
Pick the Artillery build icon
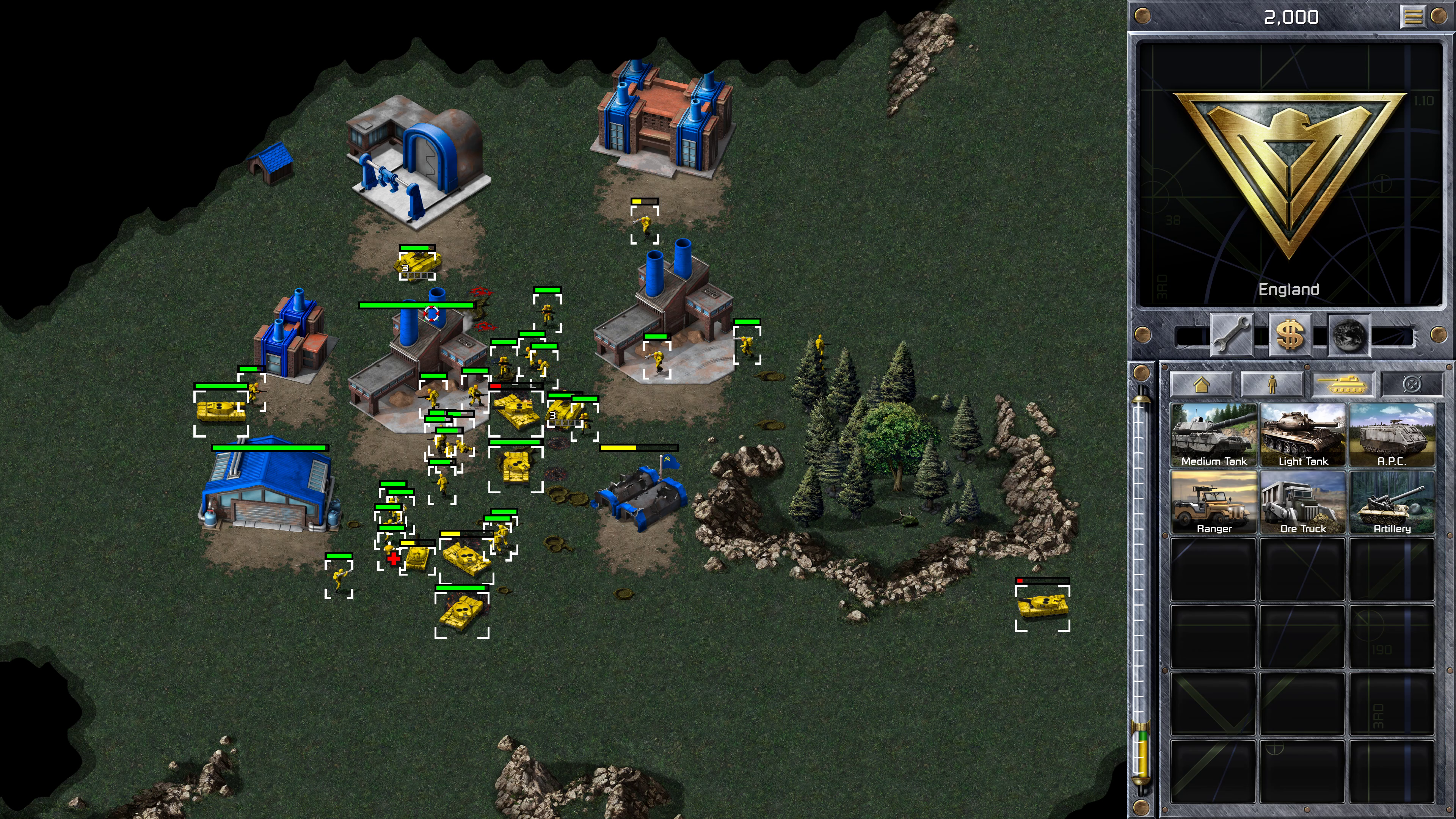click(x=1392, y=502)
